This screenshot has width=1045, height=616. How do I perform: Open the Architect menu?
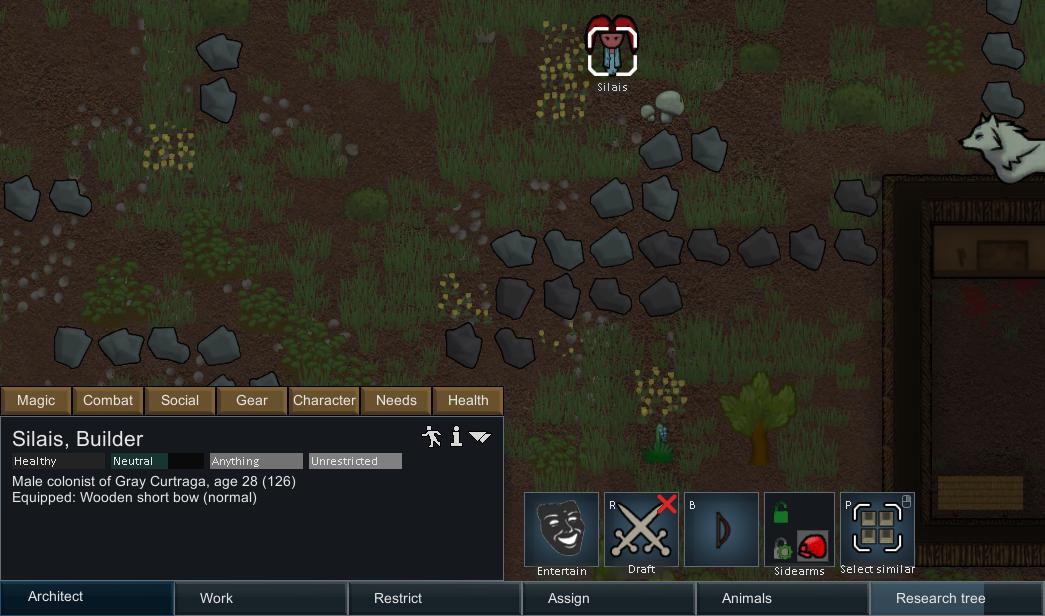point(86,597)
